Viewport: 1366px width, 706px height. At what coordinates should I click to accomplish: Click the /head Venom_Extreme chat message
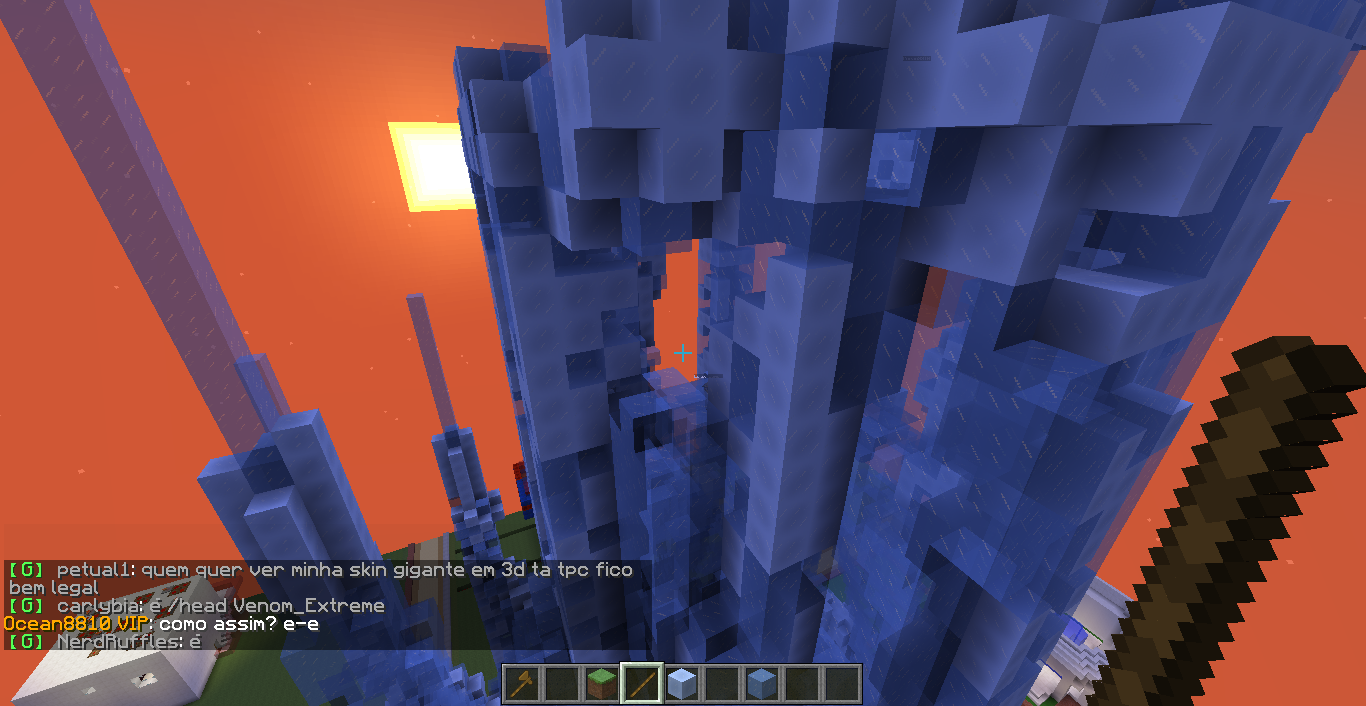click(220, 606)
